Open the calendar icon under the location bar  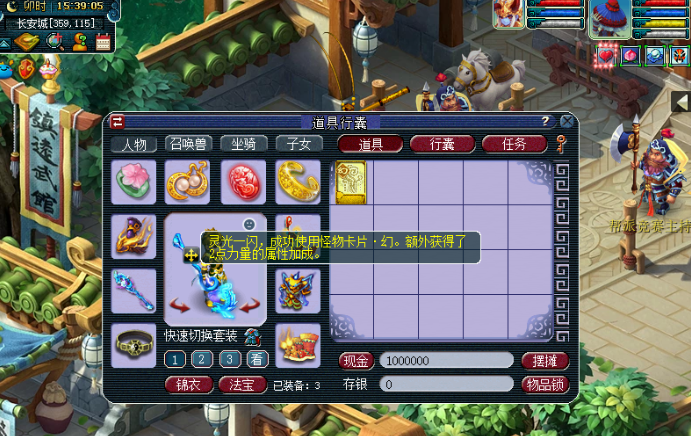click(x=102, y=41)
